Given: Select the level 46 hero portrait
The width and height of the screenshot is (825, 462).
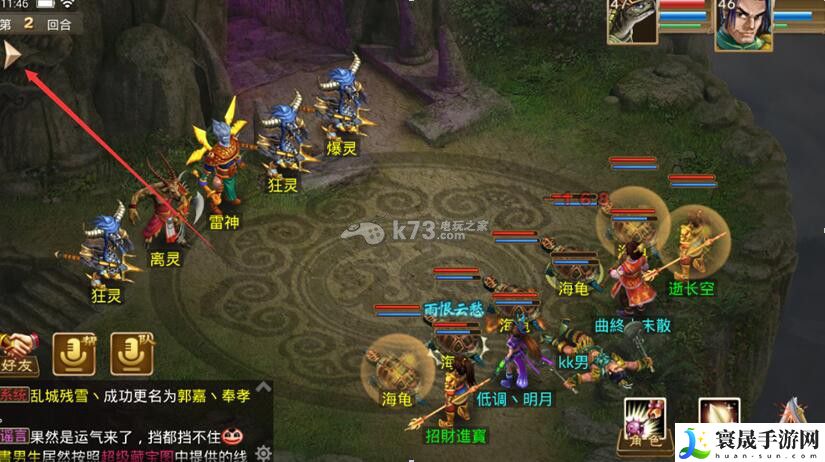Looking at the screenshot, I should point(742,22).
